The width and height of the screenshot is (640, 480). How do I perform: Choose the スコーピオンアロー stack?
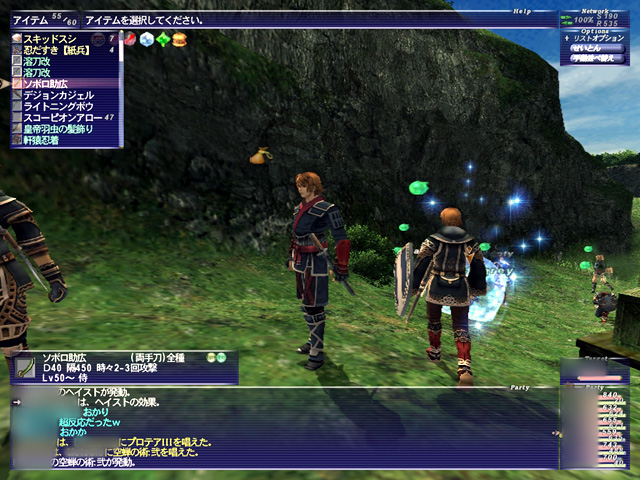(x=62, y=118)
